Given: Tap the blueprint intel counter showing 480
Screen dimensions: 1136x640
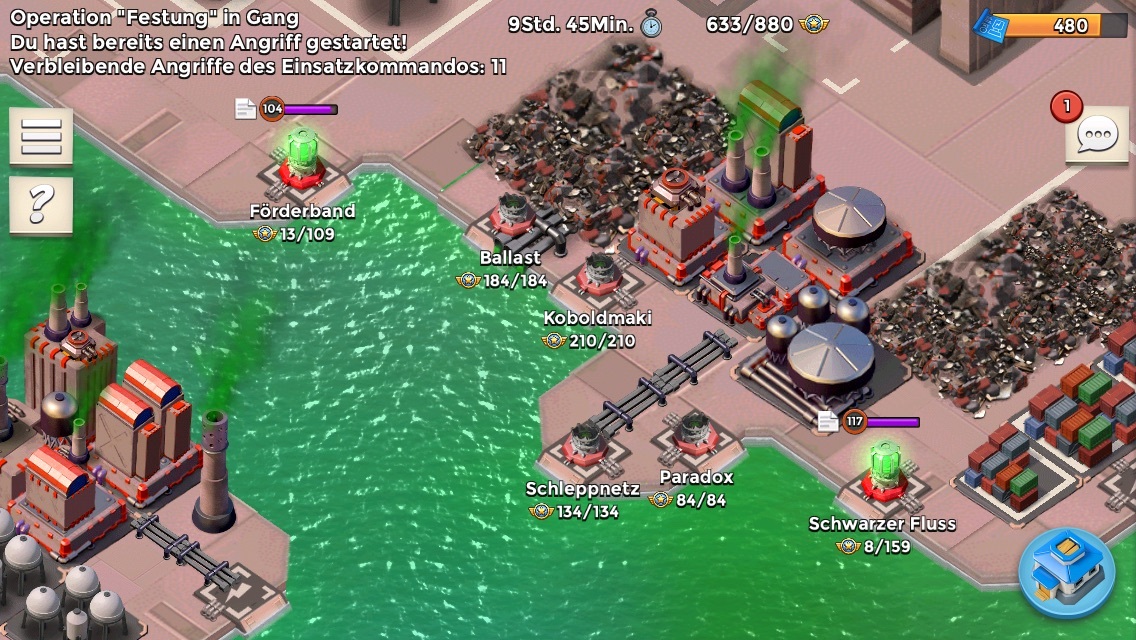Looking at the screenshot, I should coord(1051,25).
